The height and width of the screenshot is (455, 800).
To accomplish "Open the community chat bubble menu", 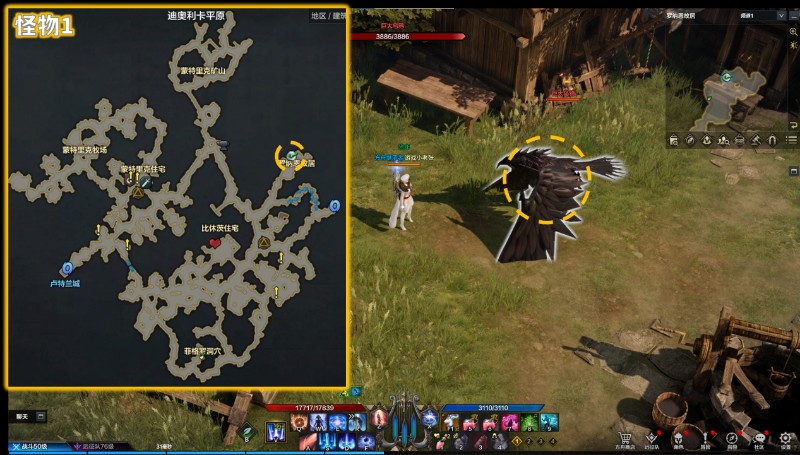I will pyautogui.click(x=759, y=437).
